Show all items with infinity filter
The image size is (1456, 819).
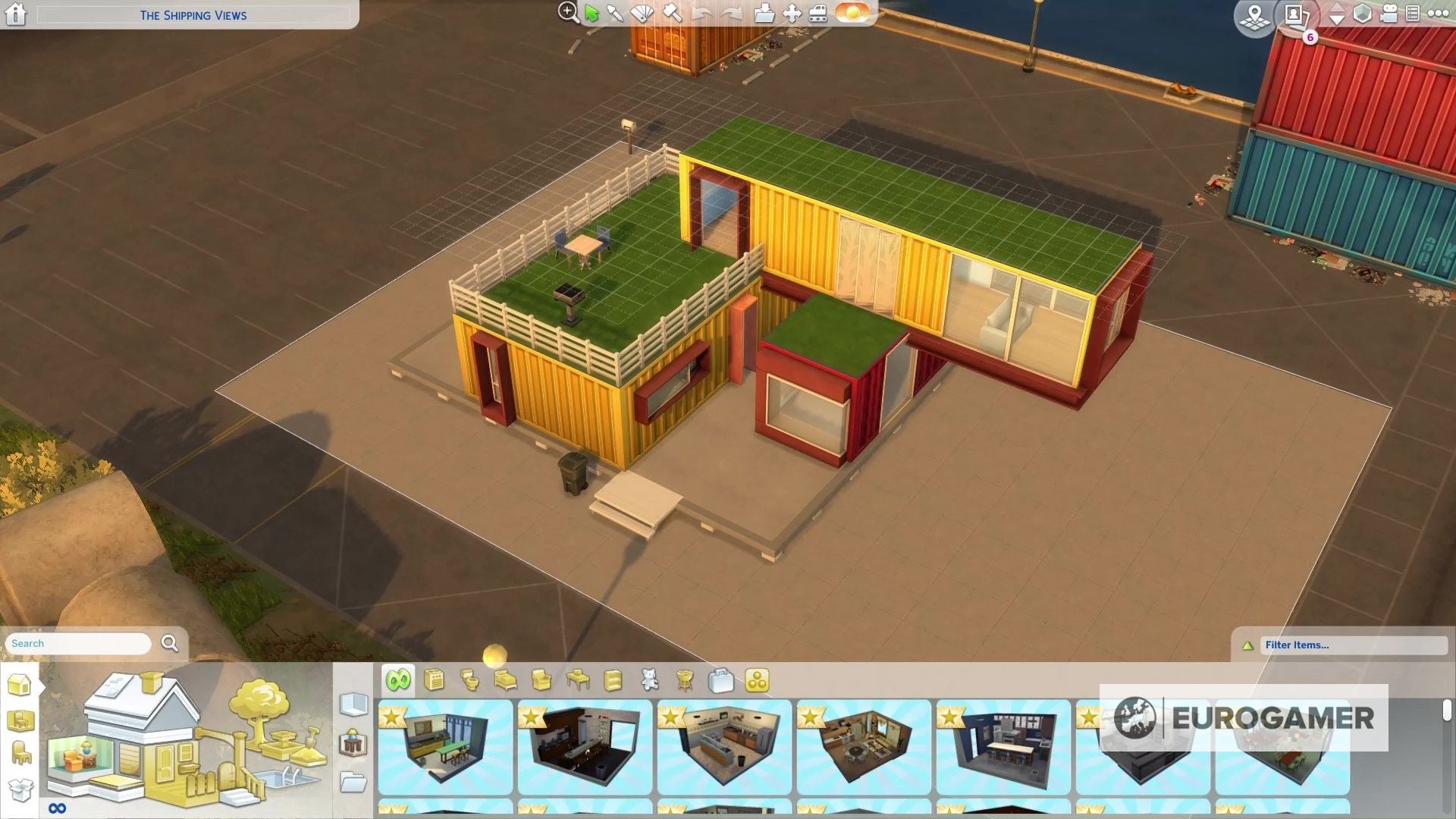397,680
